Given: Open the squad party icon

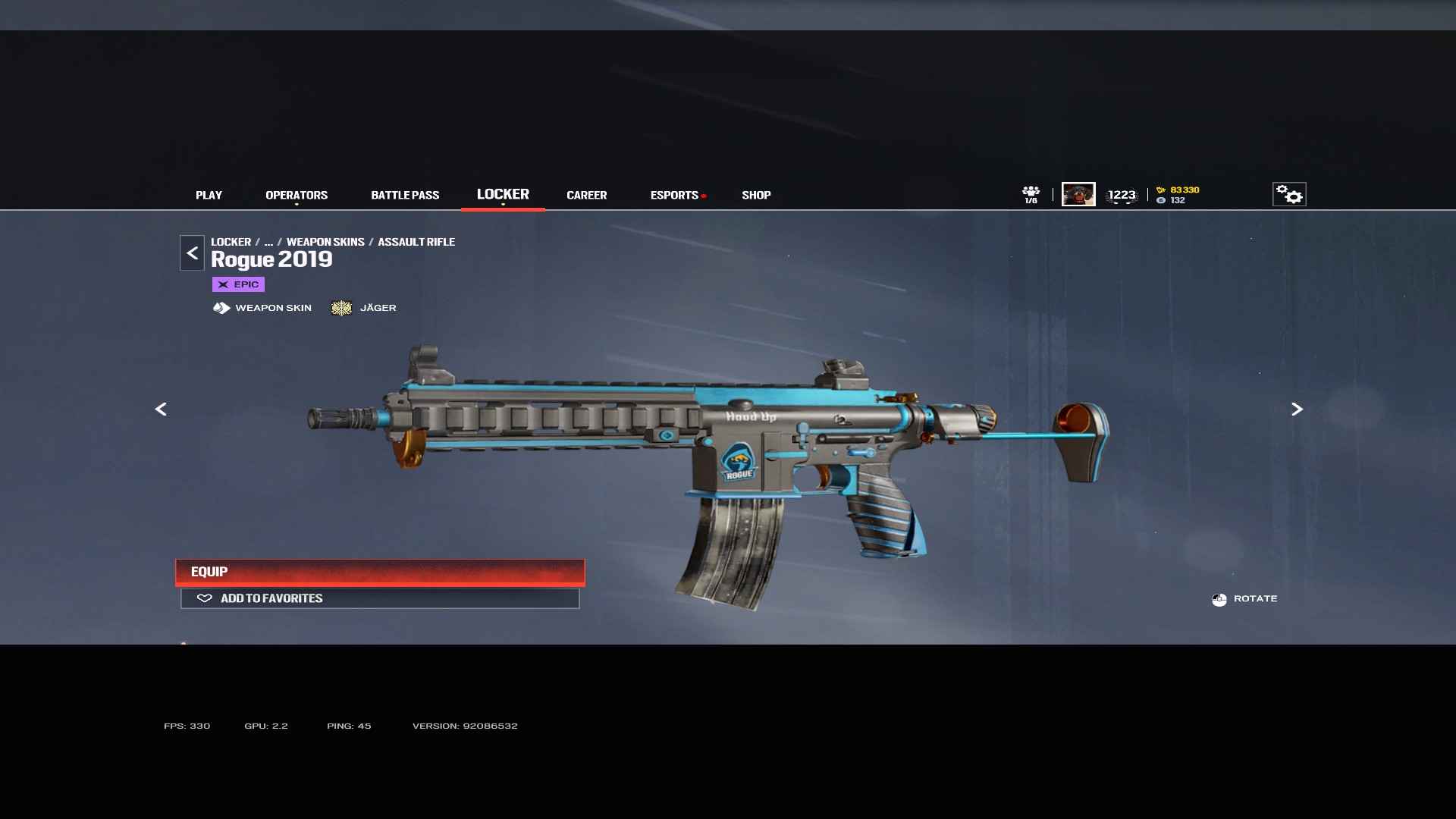Looking at the screenshot, I should [1031, 194].
